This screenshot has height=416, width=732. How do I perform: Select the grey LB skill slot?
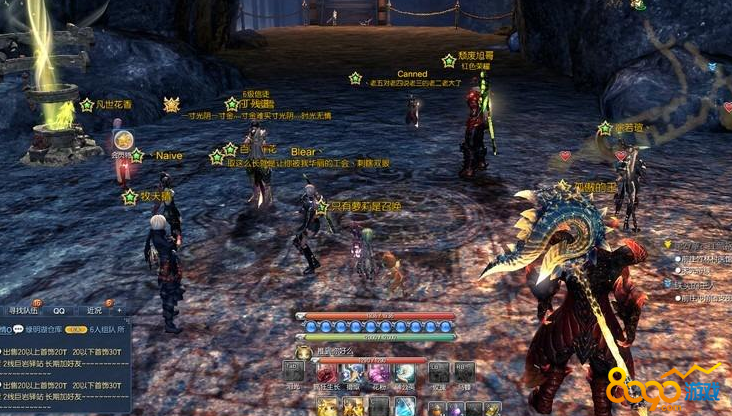pyautogui.click(x=438, y=372)
